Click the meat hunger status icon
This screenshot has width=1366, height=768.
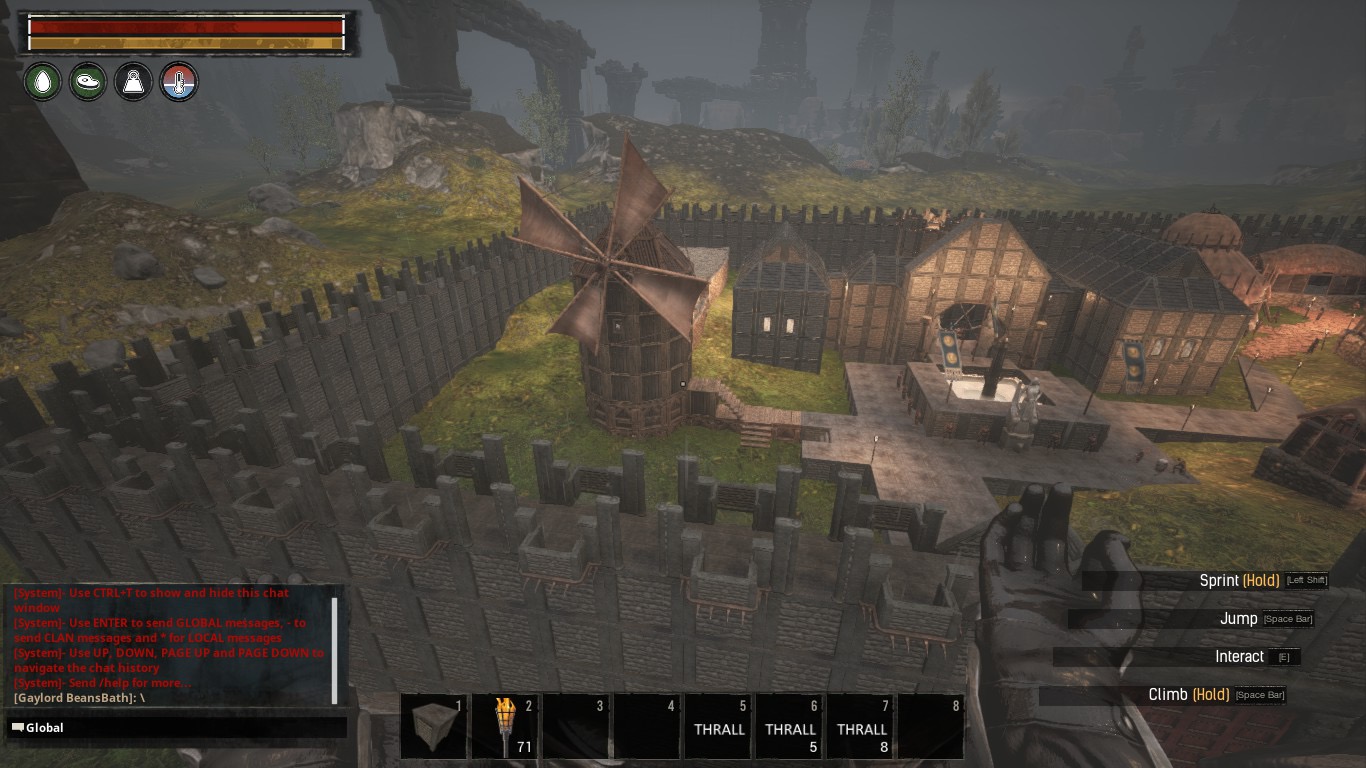pos(88,81)
